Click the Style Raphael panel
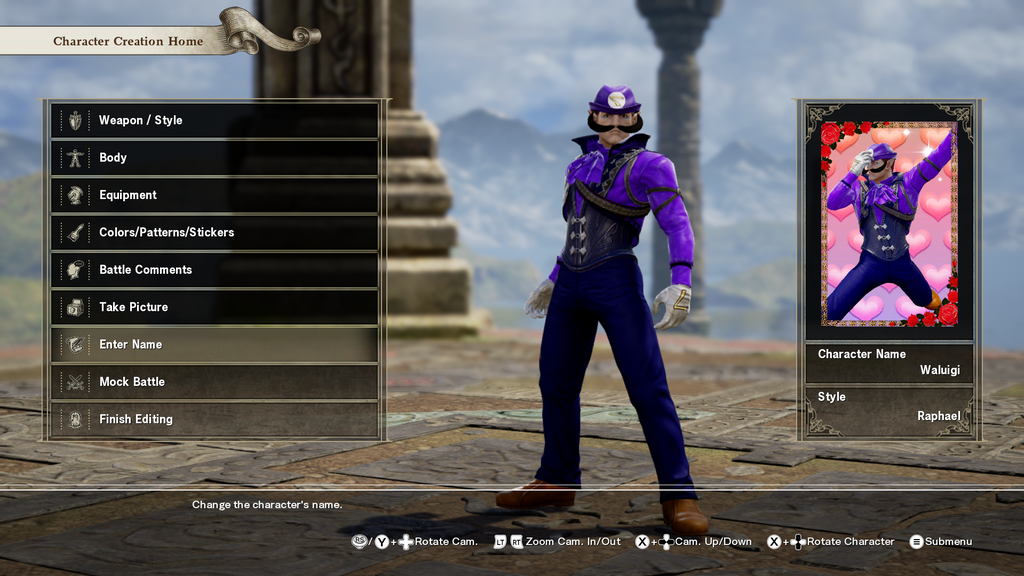 click(889, 407)
